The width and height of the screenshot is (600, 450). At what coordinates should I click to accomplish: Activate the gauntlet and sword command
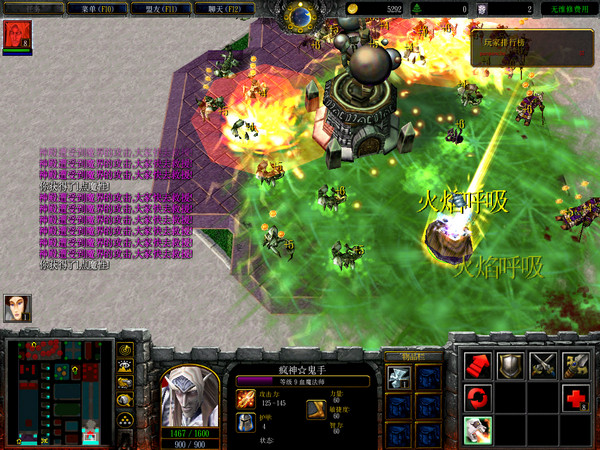pos(576,366)
